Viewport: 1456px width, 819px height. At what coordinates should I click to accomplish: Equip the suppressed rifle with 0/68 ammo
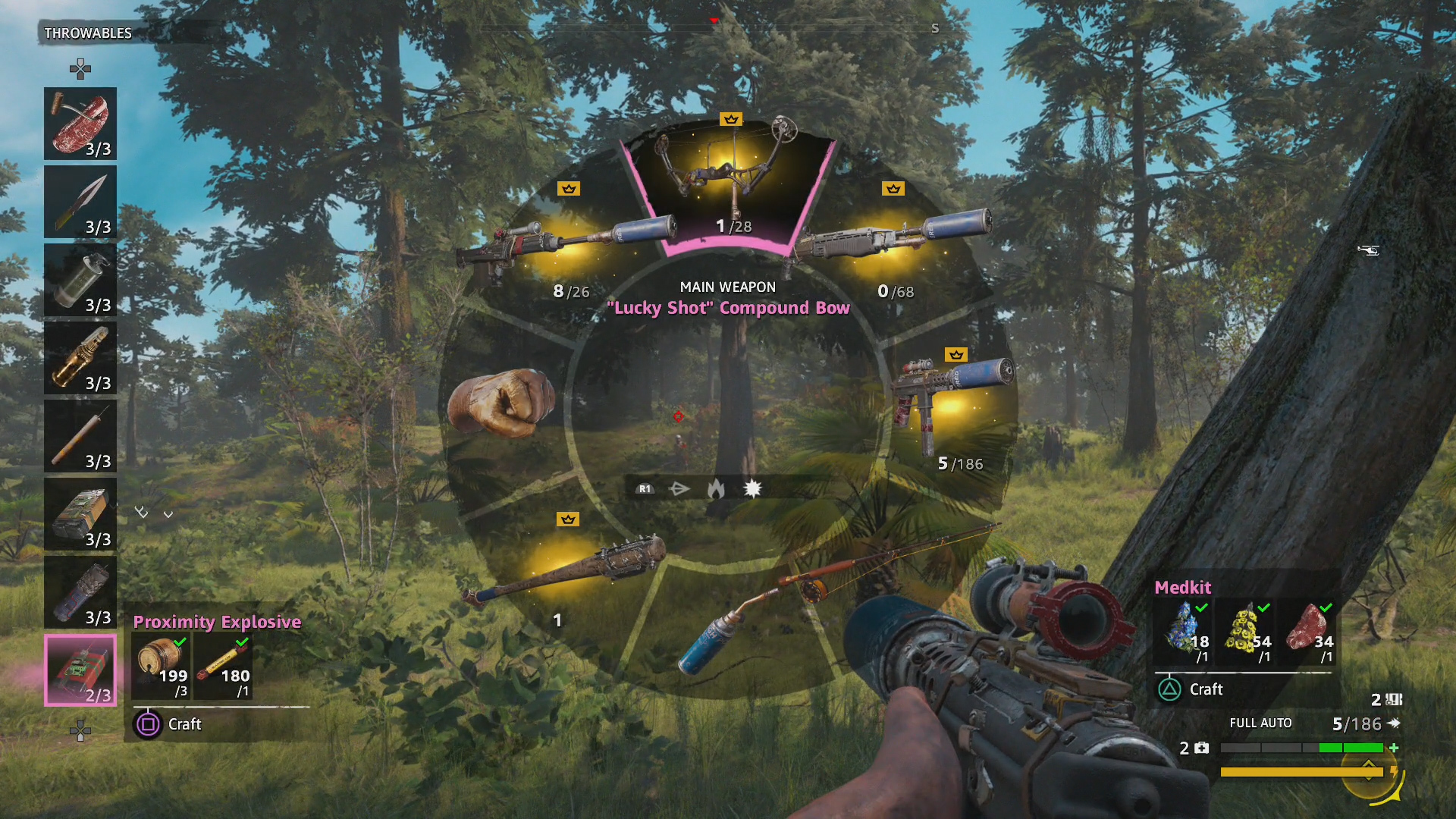pyautogui.click(x=895, y=243)
